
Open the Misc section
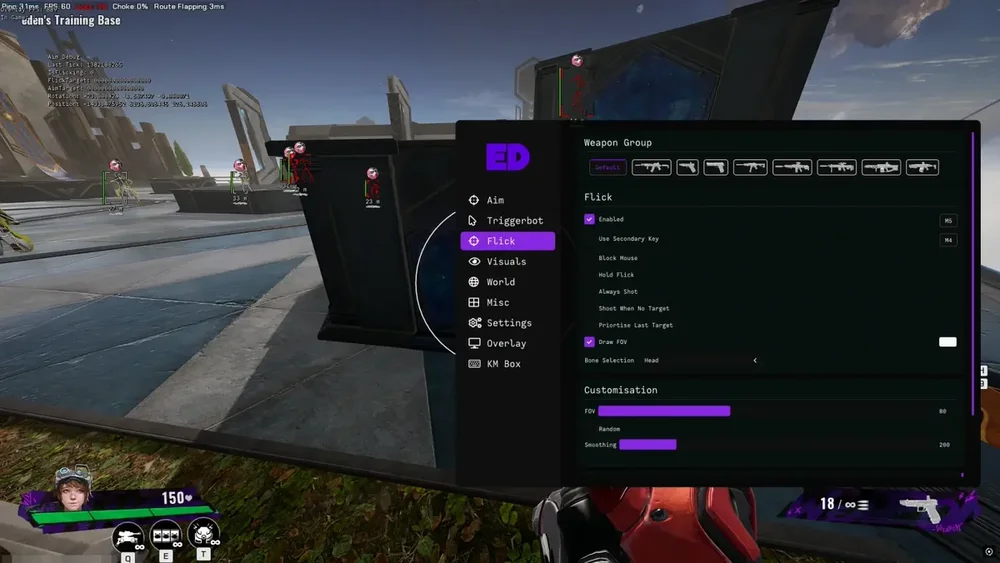[x=497, y=303]
